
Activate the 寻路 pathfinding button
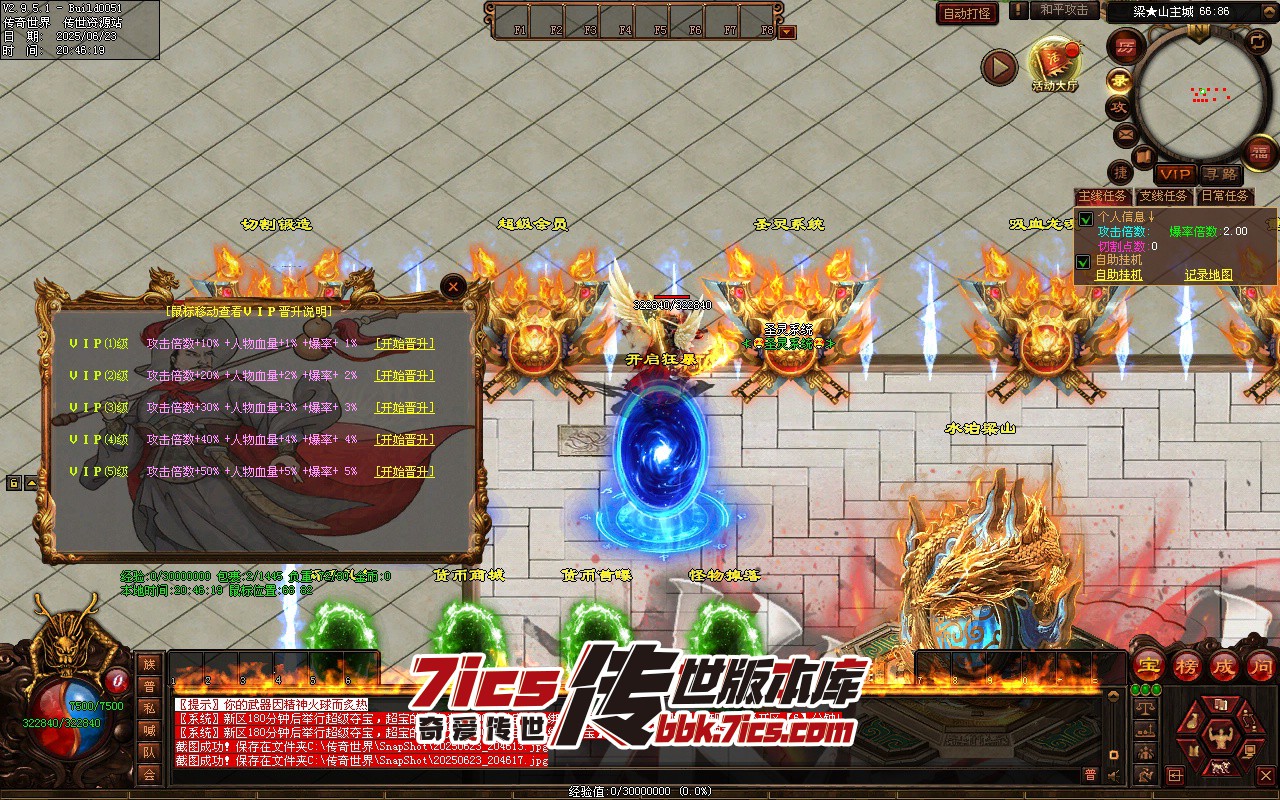click(x=1219, y=175)
